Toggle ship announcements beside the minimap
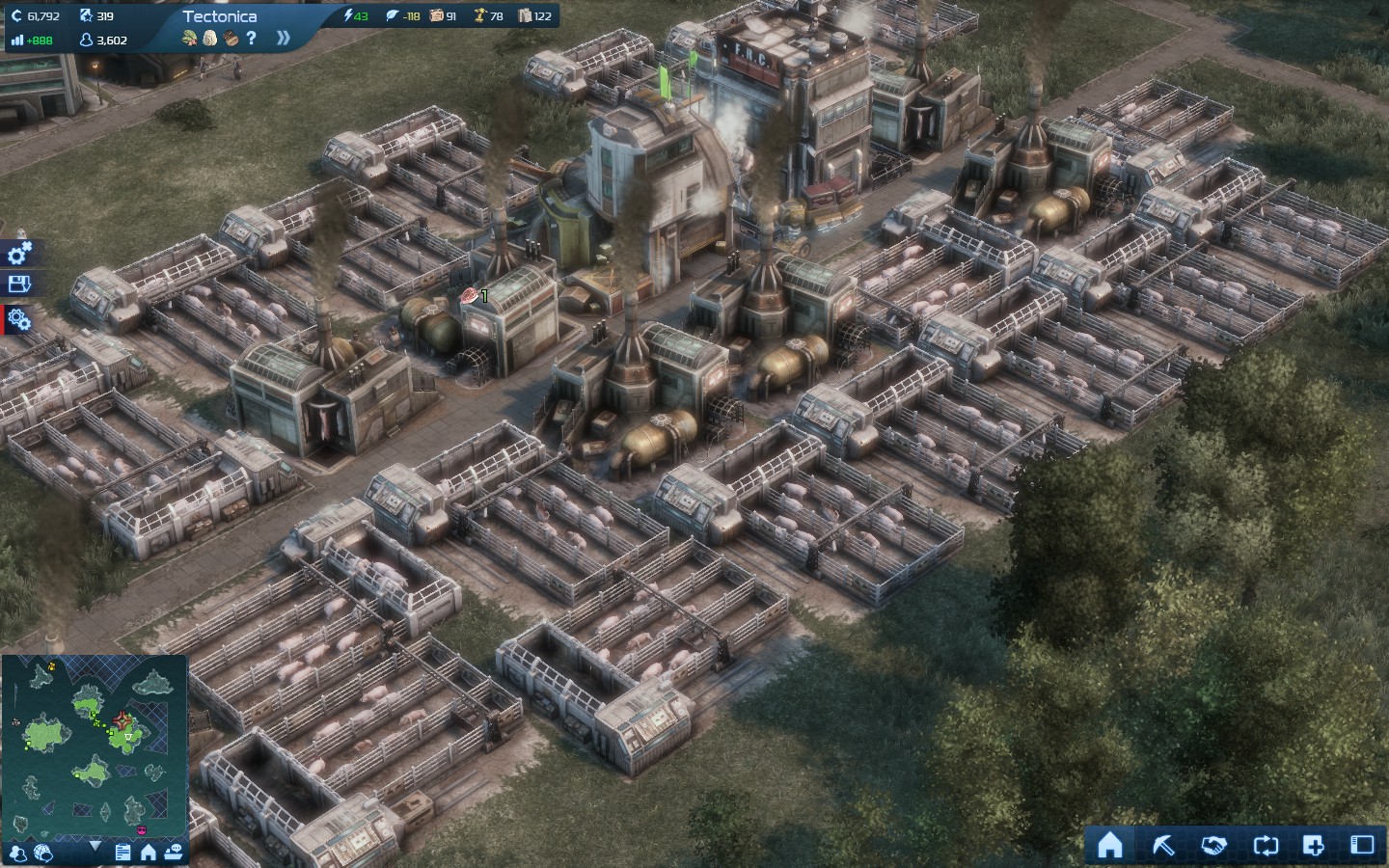The height and width of the screenshot is (868, 1389). point(175,853)
